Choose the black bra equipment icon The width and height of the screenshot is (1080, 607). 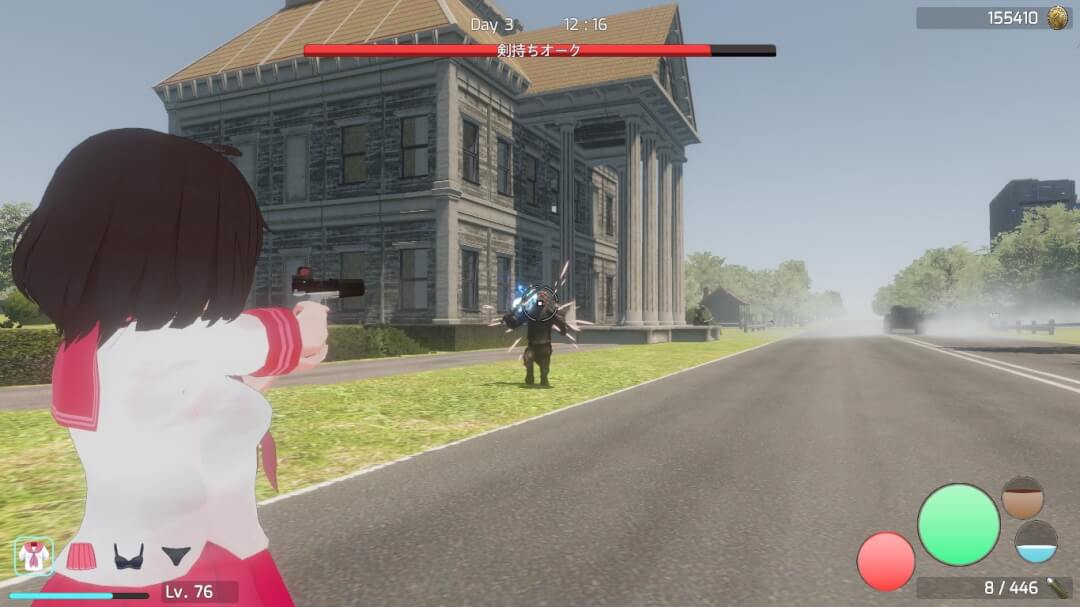[x=128, y=556]
